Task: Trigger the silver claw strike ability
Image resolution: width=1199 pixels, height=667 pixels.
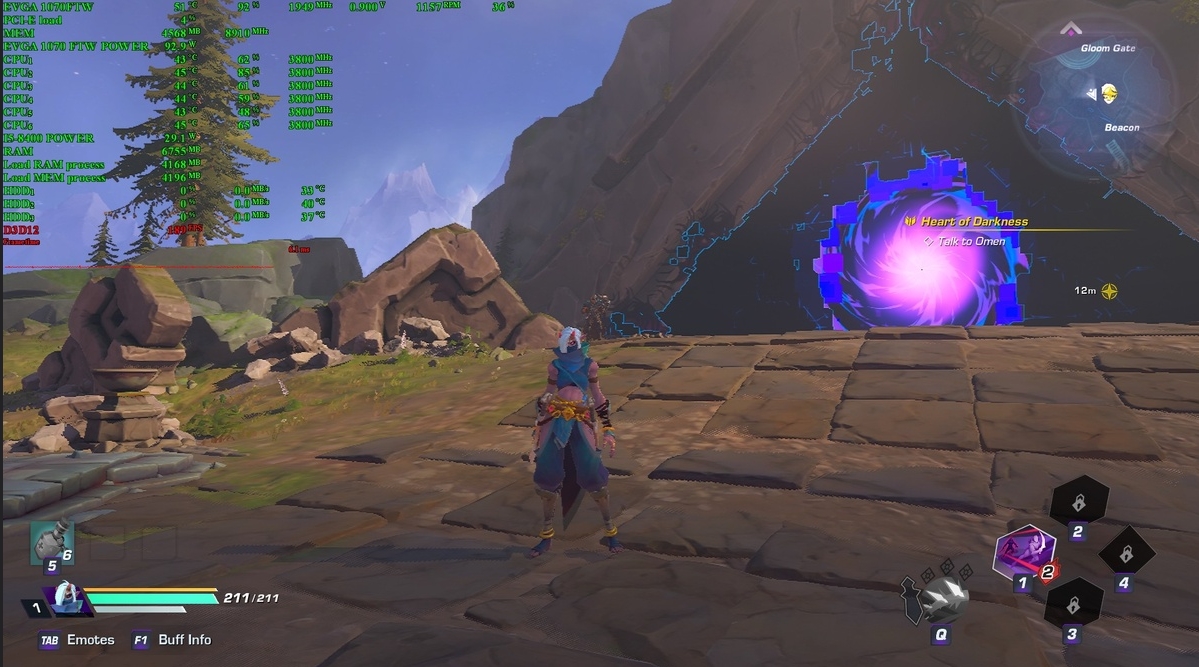Action: click(940, 599)
